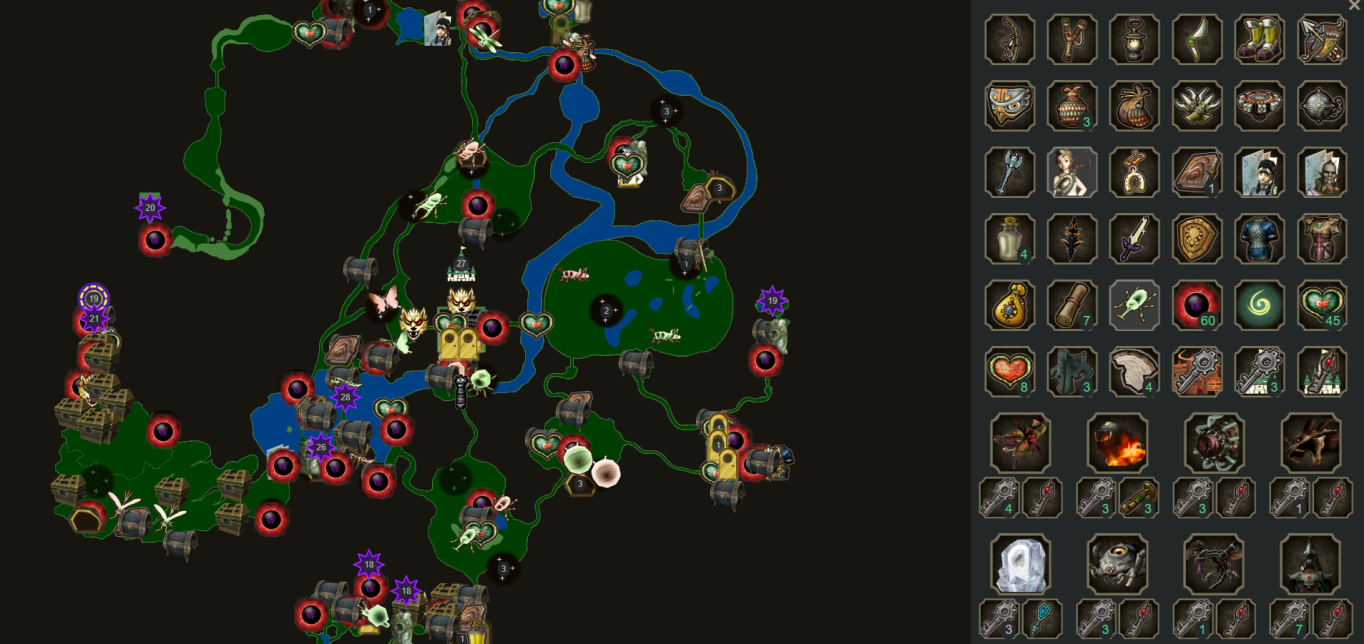
Task: Click the blue Zora Armor tunic
Action: 1259,239
